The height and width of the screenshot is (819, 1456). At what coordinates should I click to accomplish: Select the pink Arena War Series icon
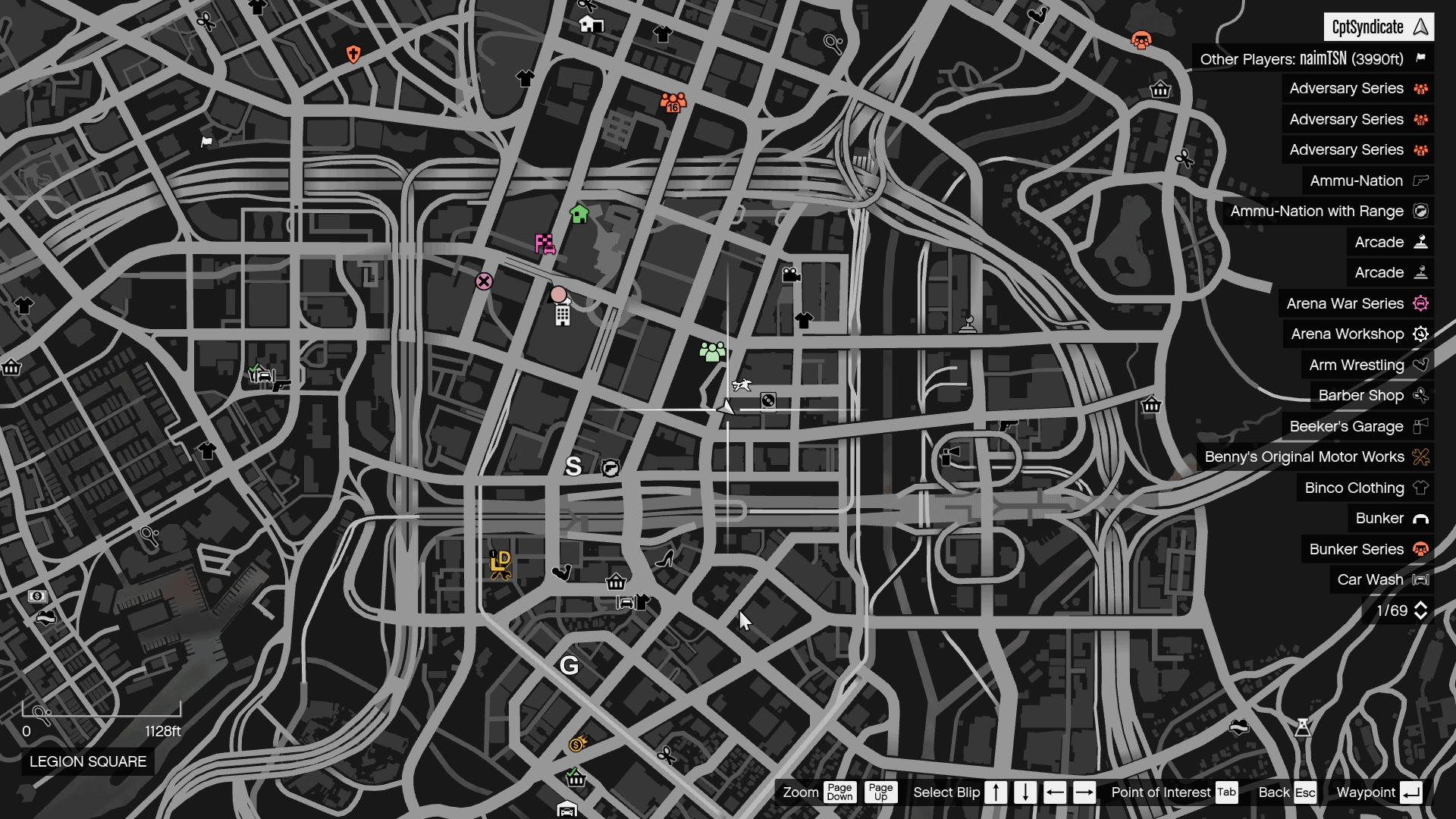(x=1420, y=303)
